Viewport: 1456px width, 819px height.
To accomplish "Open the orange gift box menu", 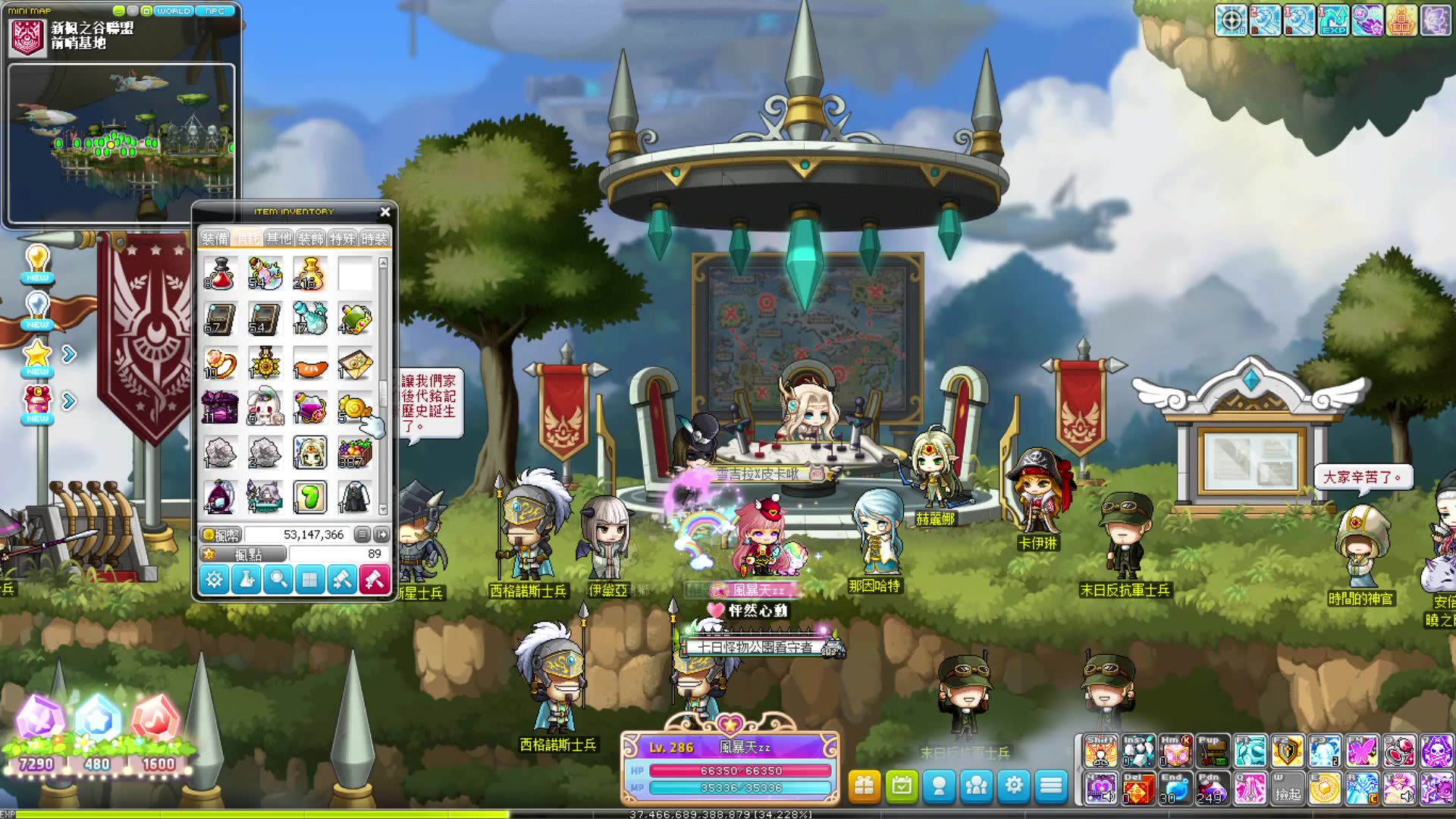I will [x=864, y=786].
